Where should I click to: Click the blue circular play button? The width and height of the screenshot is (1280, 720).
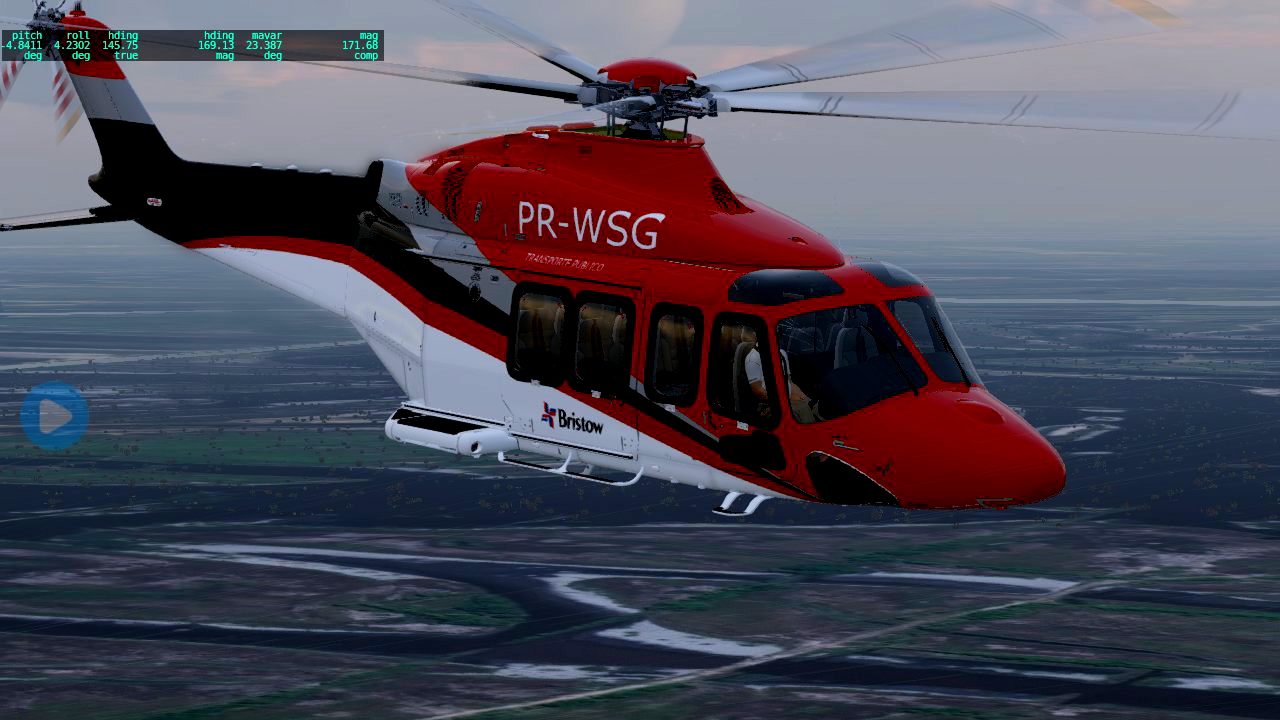[54, 415]
